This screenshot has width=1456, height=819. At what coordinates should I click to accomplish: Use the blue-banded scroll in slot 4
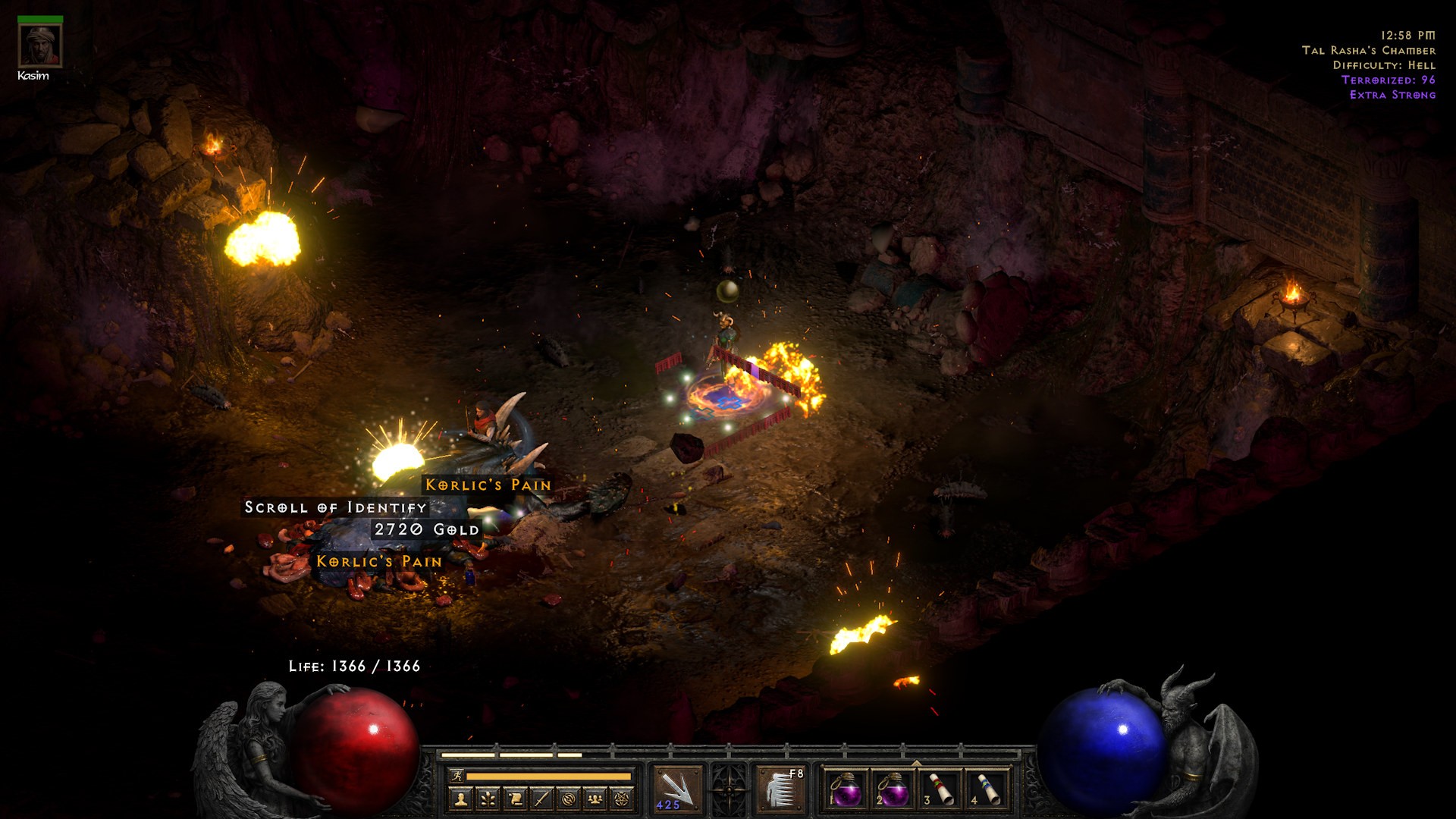click(x=987, y=789)
